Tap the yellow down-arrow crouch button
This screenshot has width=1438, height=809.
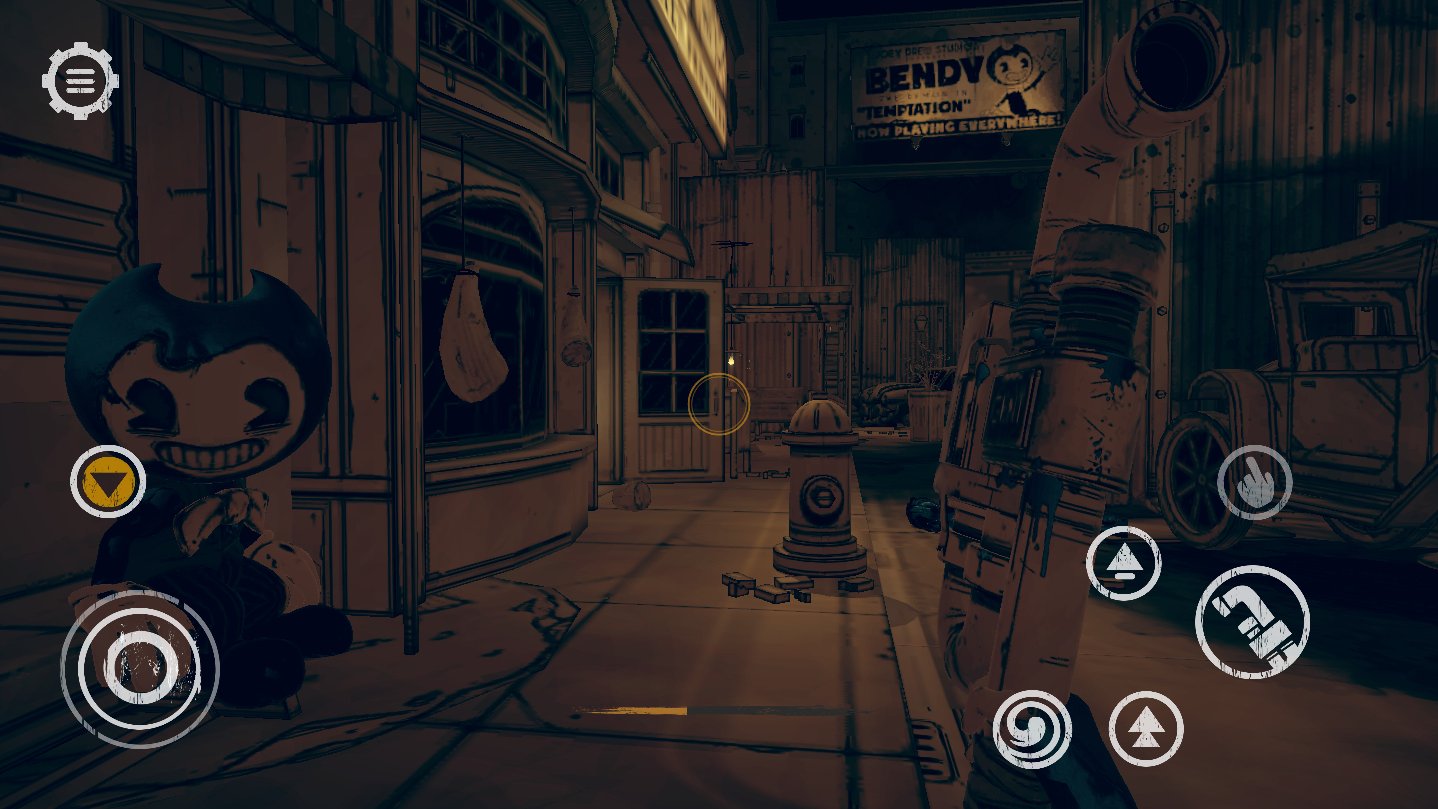click(x=108, y=482)
